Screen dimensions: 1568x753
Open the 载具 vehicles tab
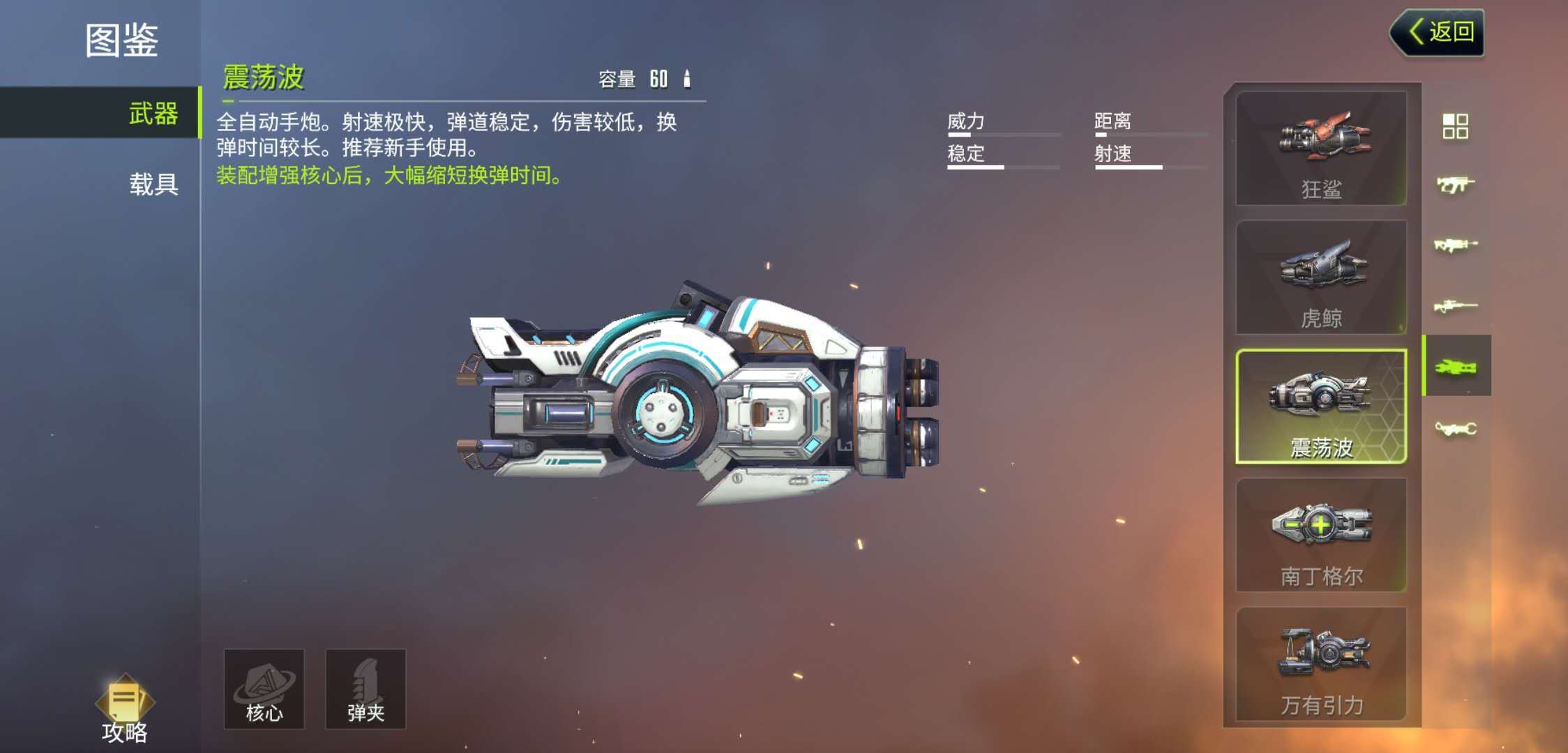click(x=152, y=184)
